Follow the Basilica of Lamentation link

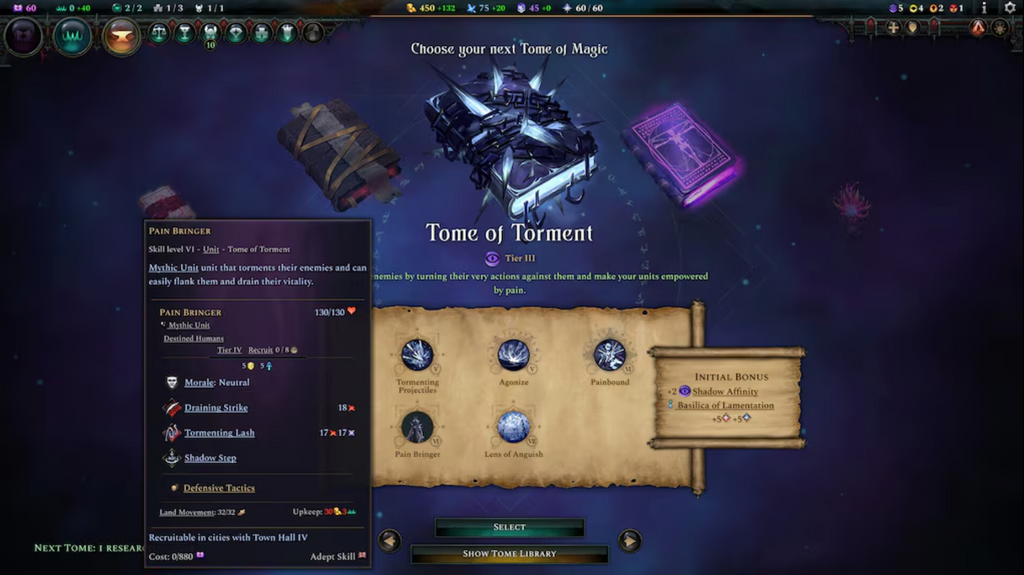(x=725, y=405)
